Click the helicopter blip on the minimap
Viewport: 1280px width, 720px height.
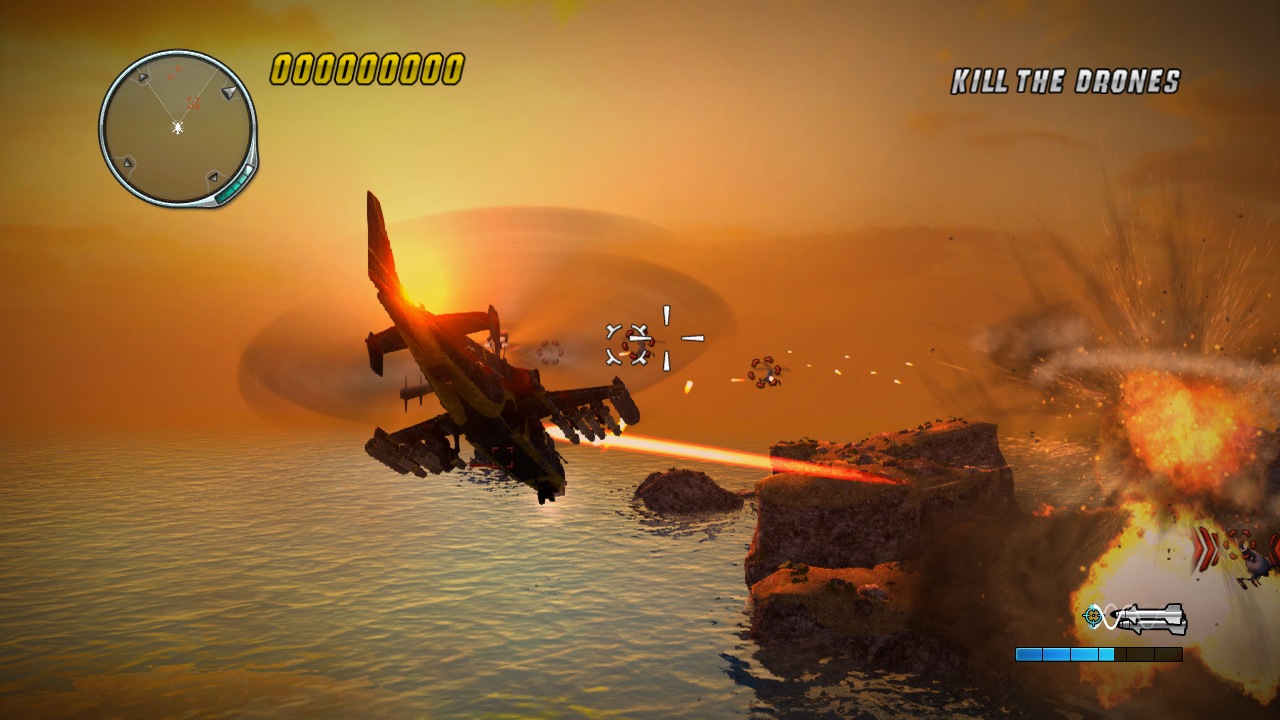(x=177, y=127)
